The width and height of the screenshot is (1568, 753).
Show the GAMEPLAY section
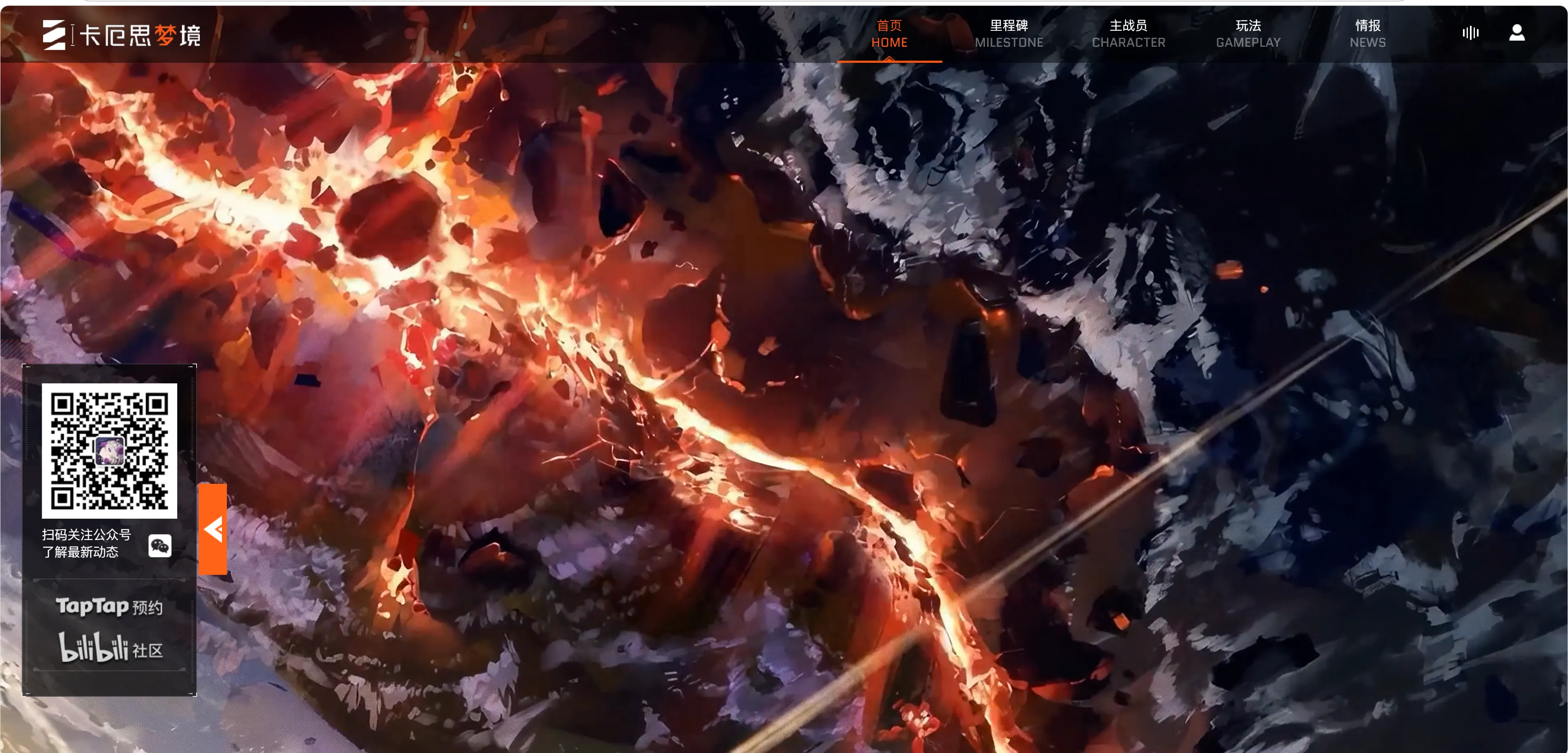(x=1248, y=34)
